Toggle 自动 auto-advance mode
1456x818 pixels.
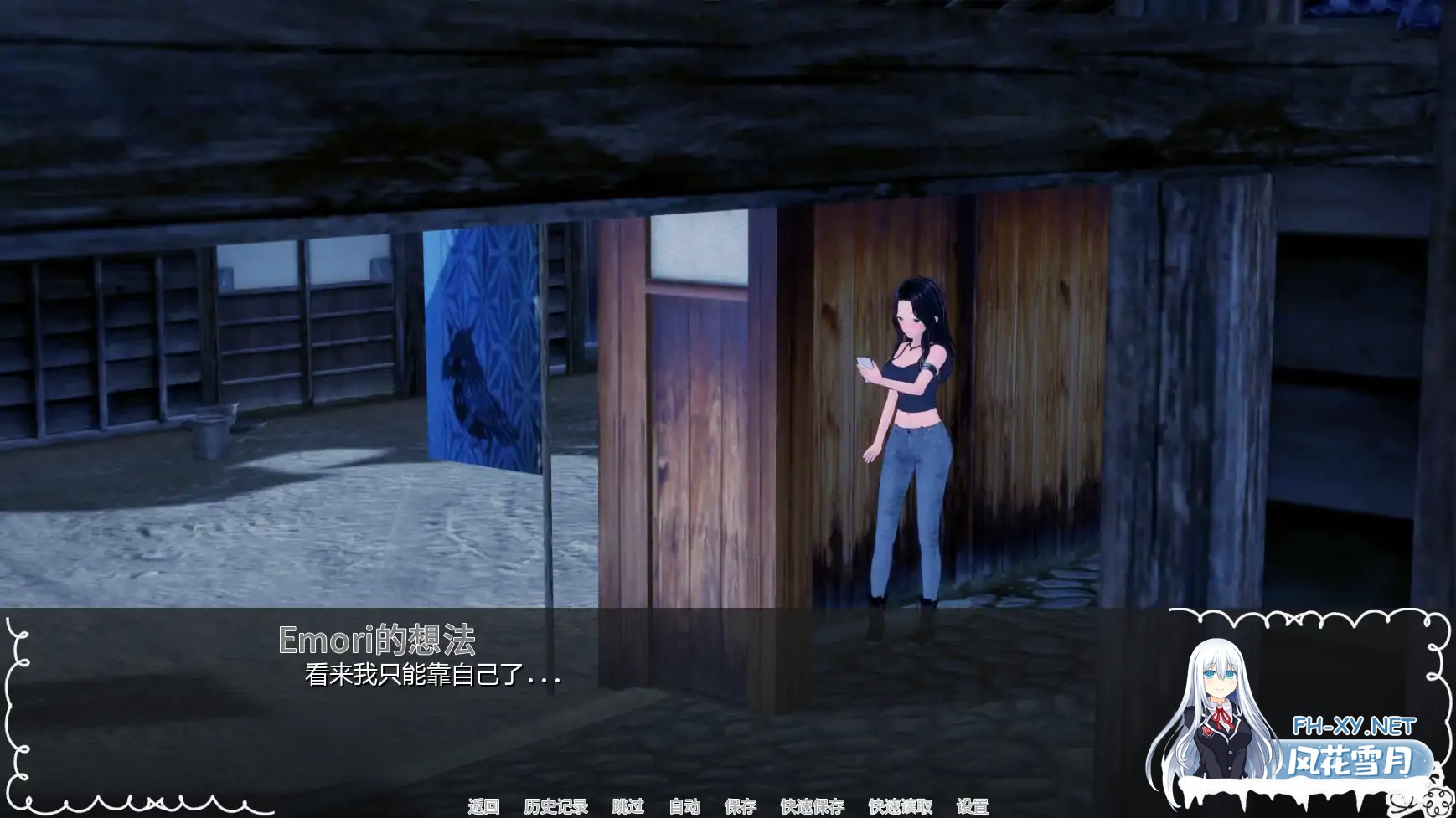tap(684, 807)
